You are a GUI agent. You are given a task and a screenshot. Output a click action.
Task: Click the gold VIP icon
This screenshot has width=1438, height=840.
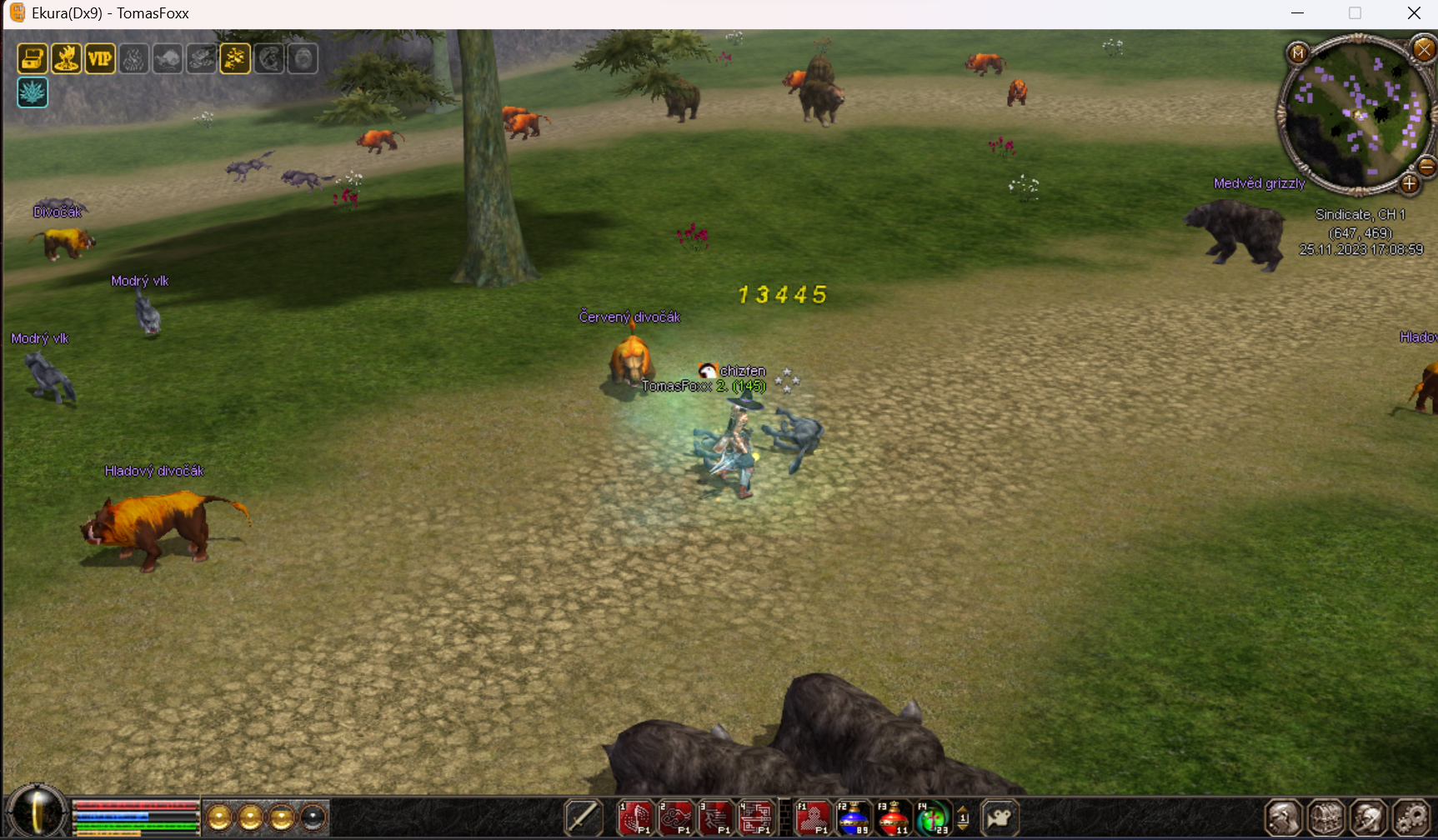pos(100,58)
